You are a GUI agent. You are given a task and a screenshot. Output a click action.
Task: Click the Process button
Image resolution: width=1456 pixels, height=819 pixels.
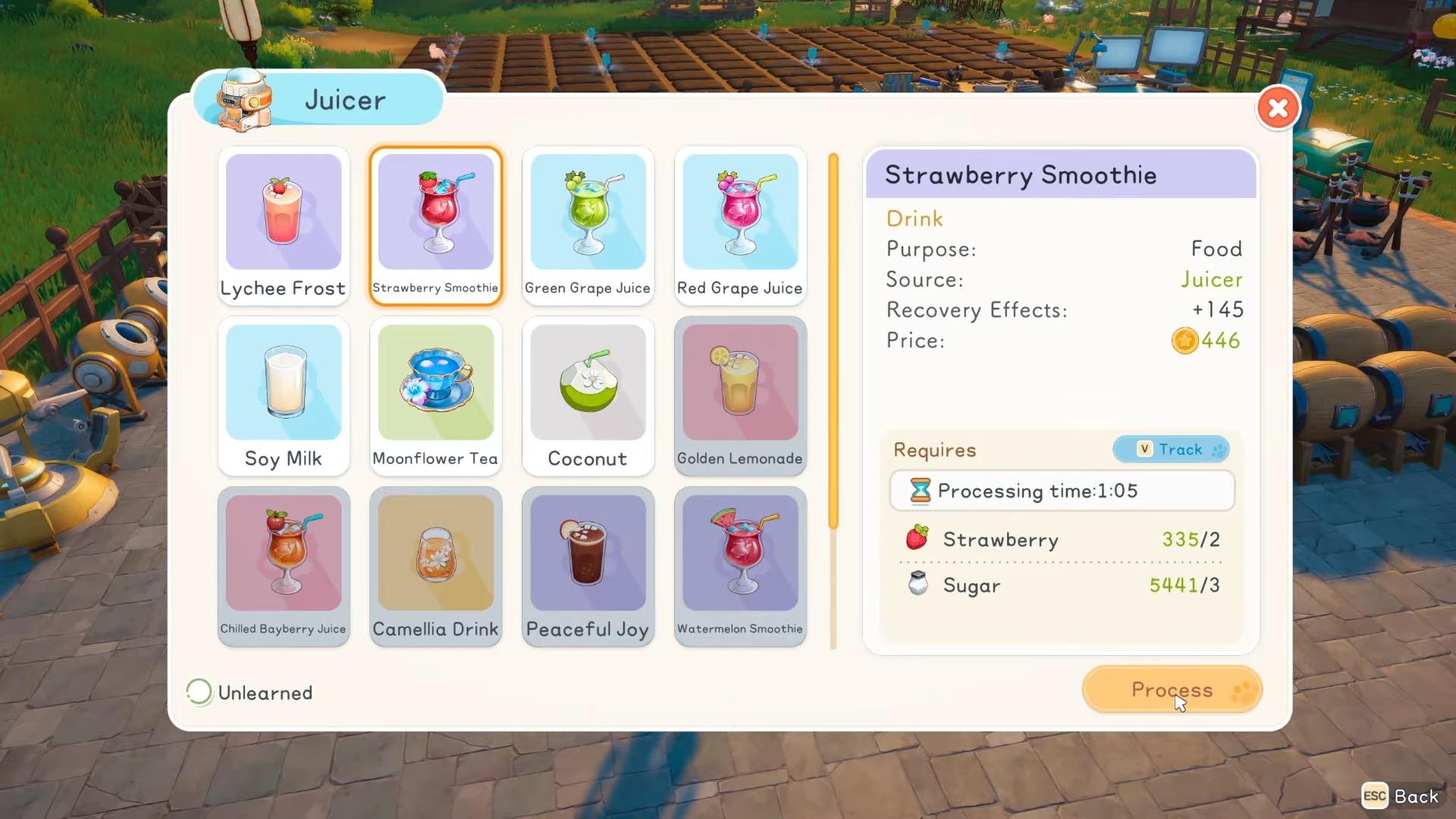[x=1172, y=690]
